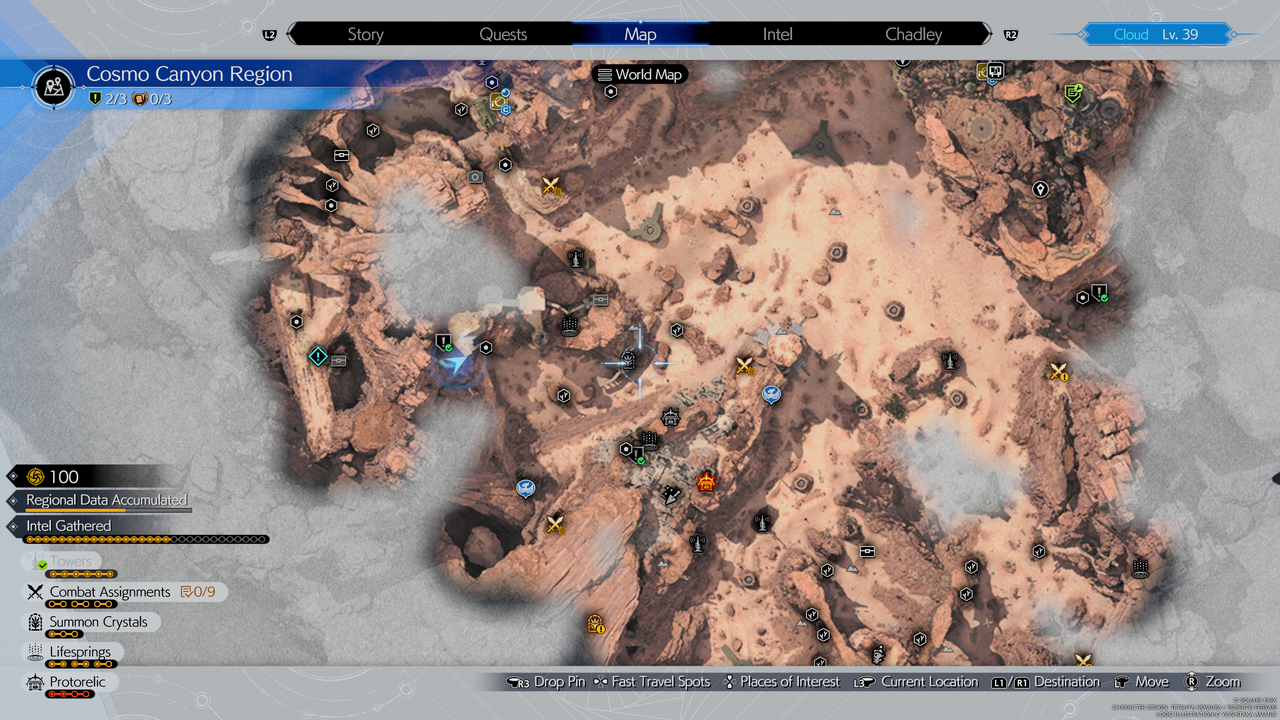
Task: Click the L2 arrow to switch menu left
Action: [x=269, y=33]
